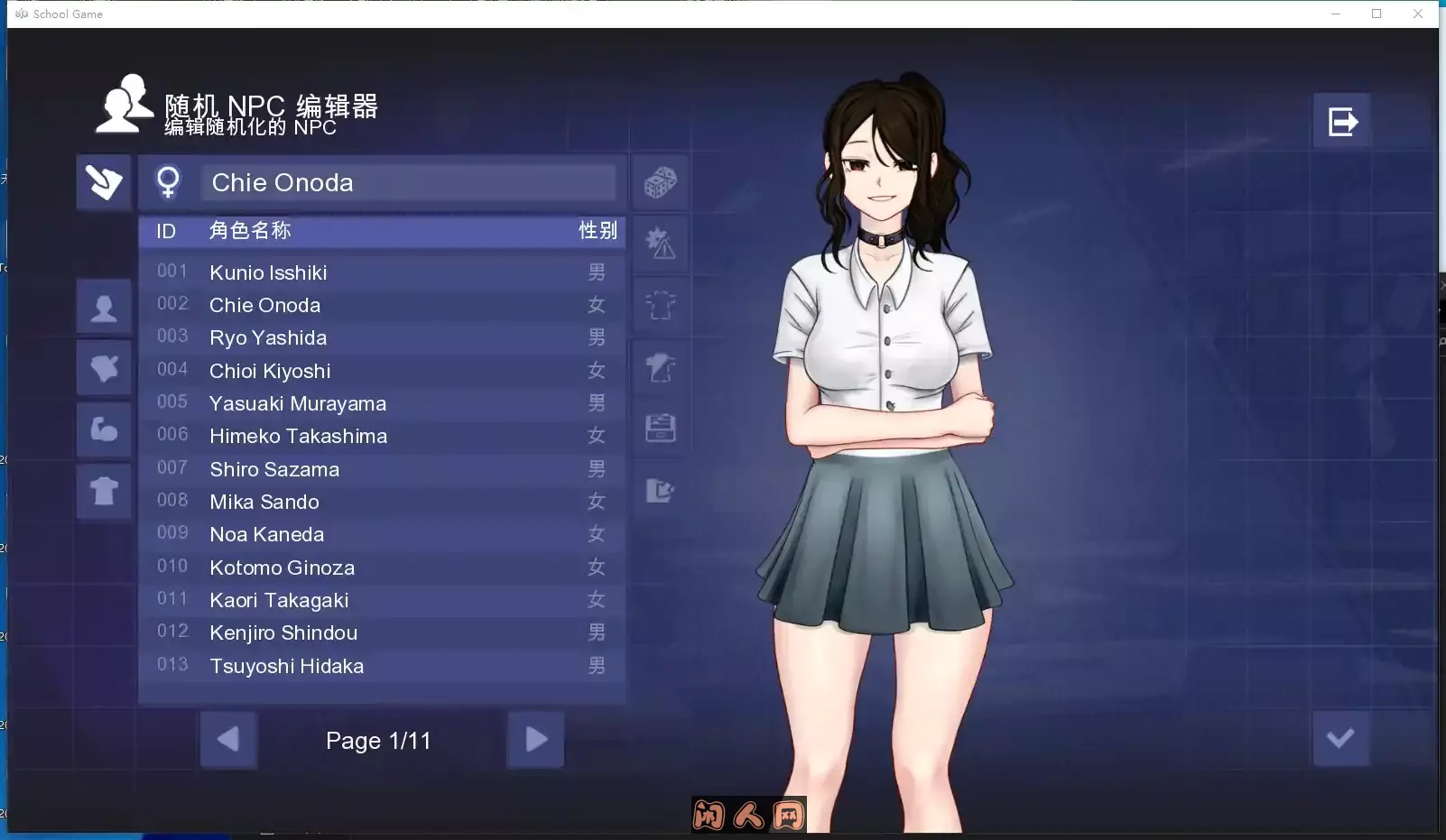Toggle the gender symbol beside the name field
1446x840 pixels.
pos(168,181)
